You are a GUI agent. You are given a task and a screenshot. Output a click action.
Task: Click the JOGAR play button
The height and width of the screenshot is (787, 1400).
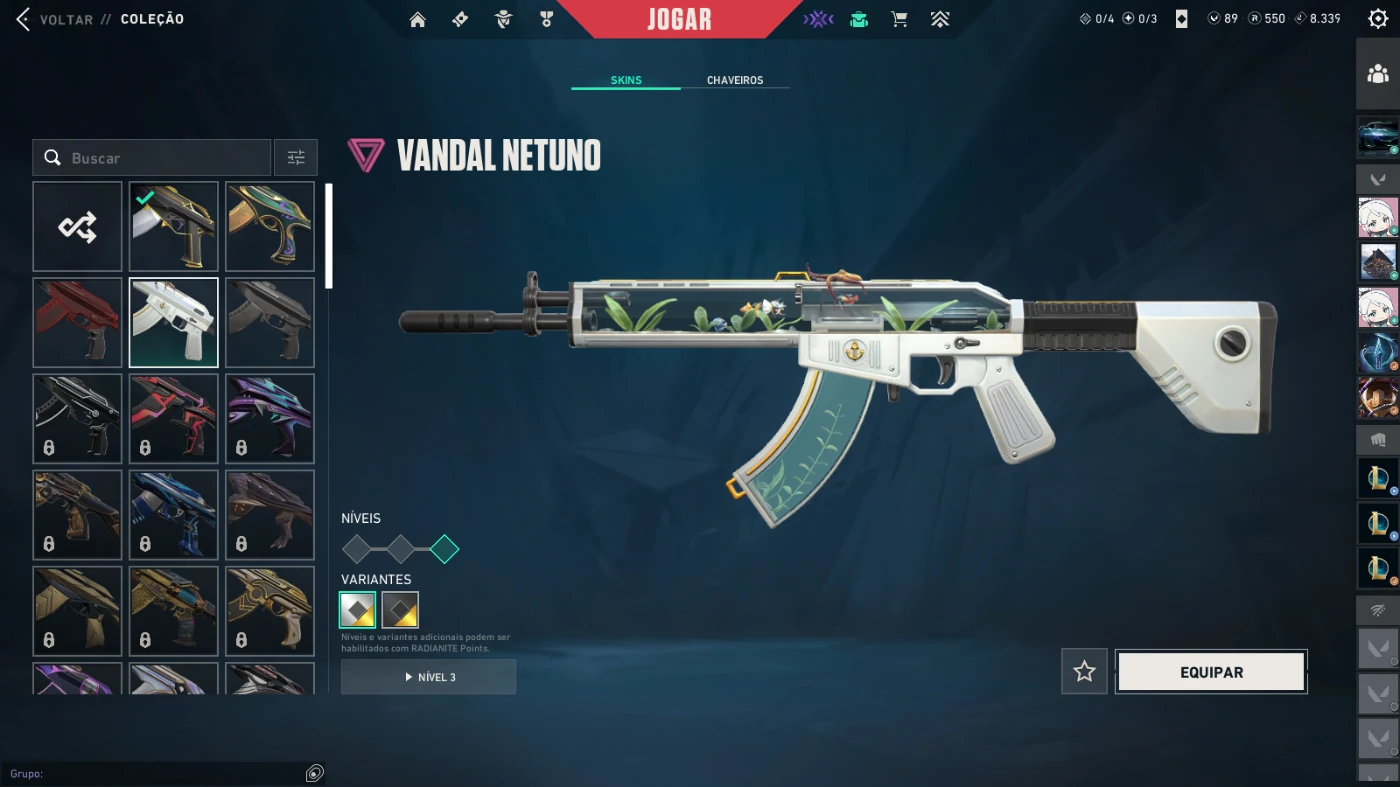[679, 19]
